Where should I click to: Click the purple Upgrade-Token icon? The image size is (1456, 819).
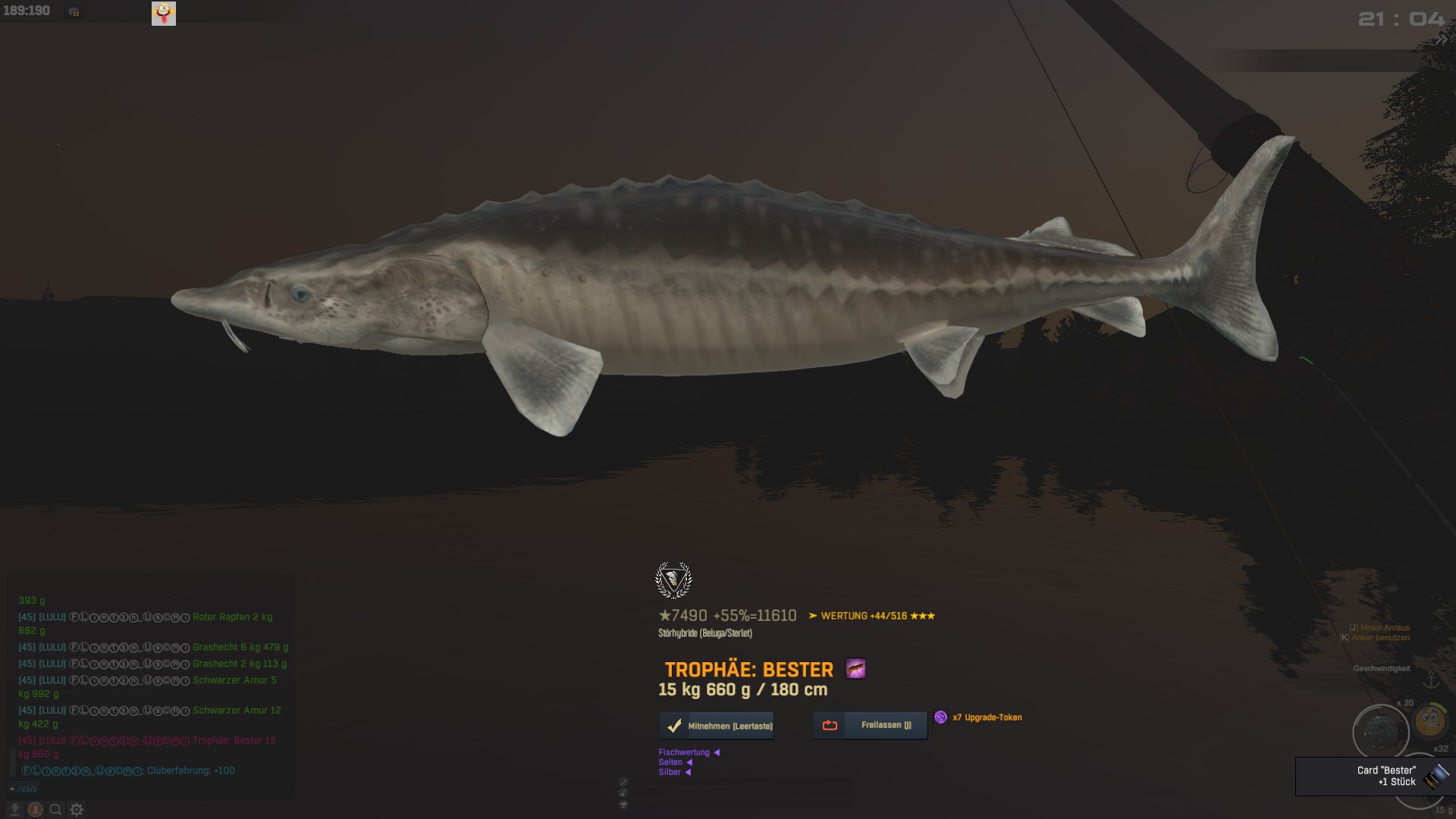pyautogui.click(x=940, y=717)
